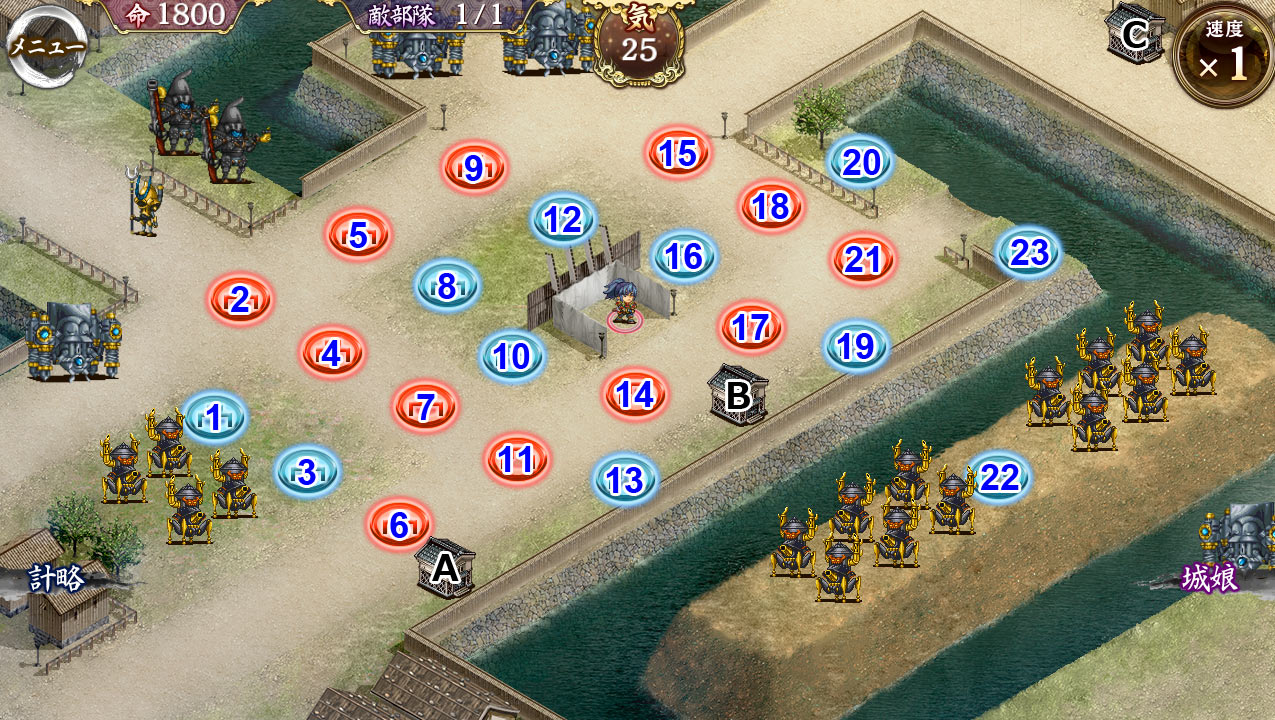Select blue deployment tile 8
The image size is (1275, 720).
point(447,287)
